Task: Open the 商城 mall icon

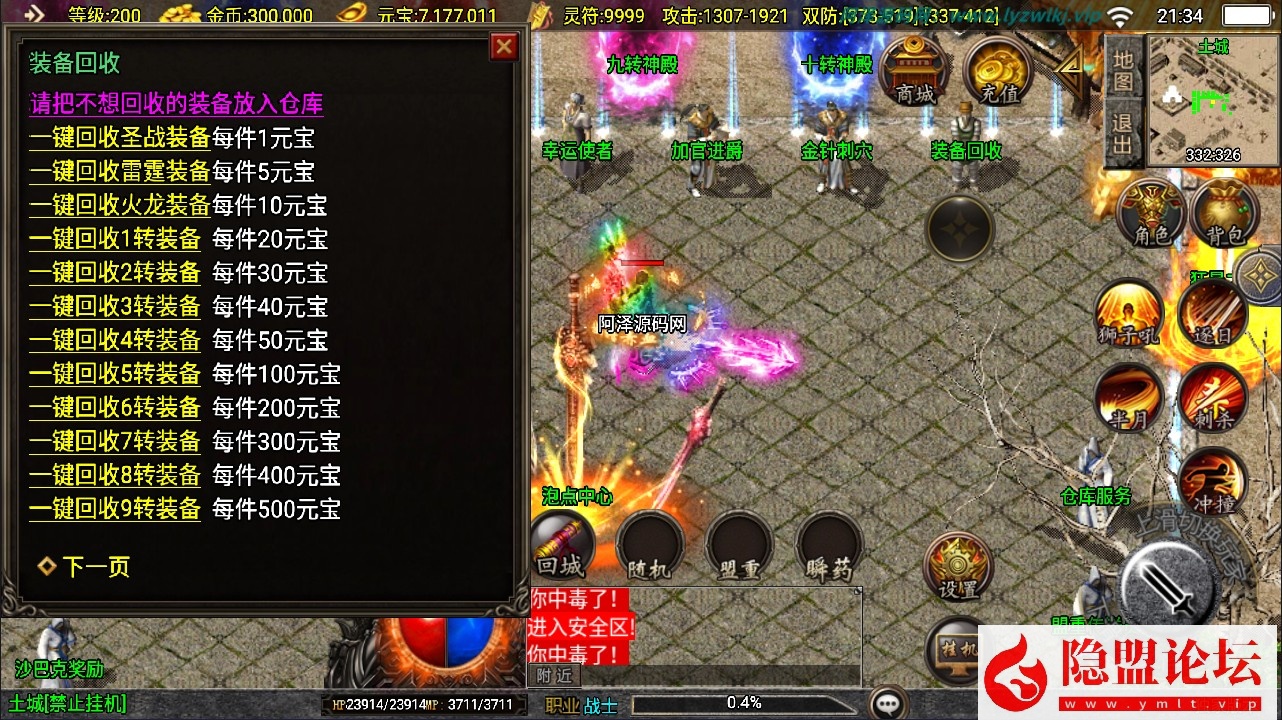Action: pos(914,72)
